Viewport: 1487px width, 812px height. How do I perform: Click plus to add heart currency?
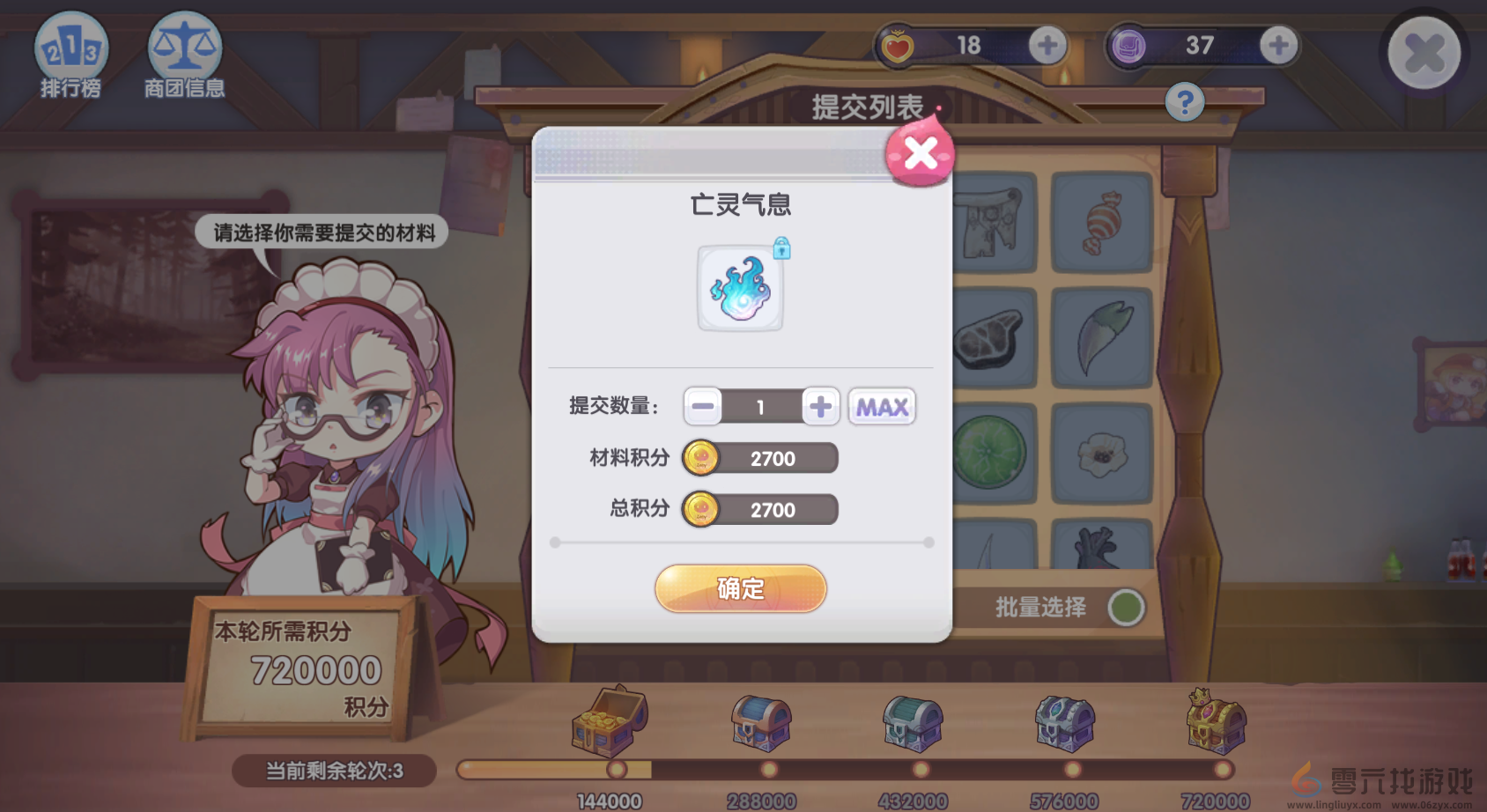pyautogui.click(x=1047, y=45)
